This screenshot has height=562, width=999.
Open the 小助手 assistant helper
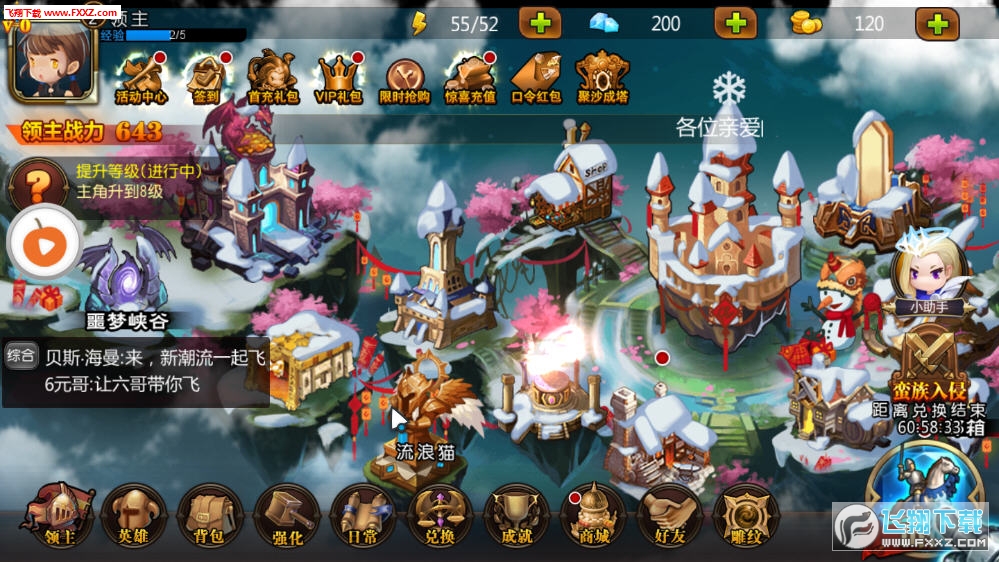coord(921,270)
